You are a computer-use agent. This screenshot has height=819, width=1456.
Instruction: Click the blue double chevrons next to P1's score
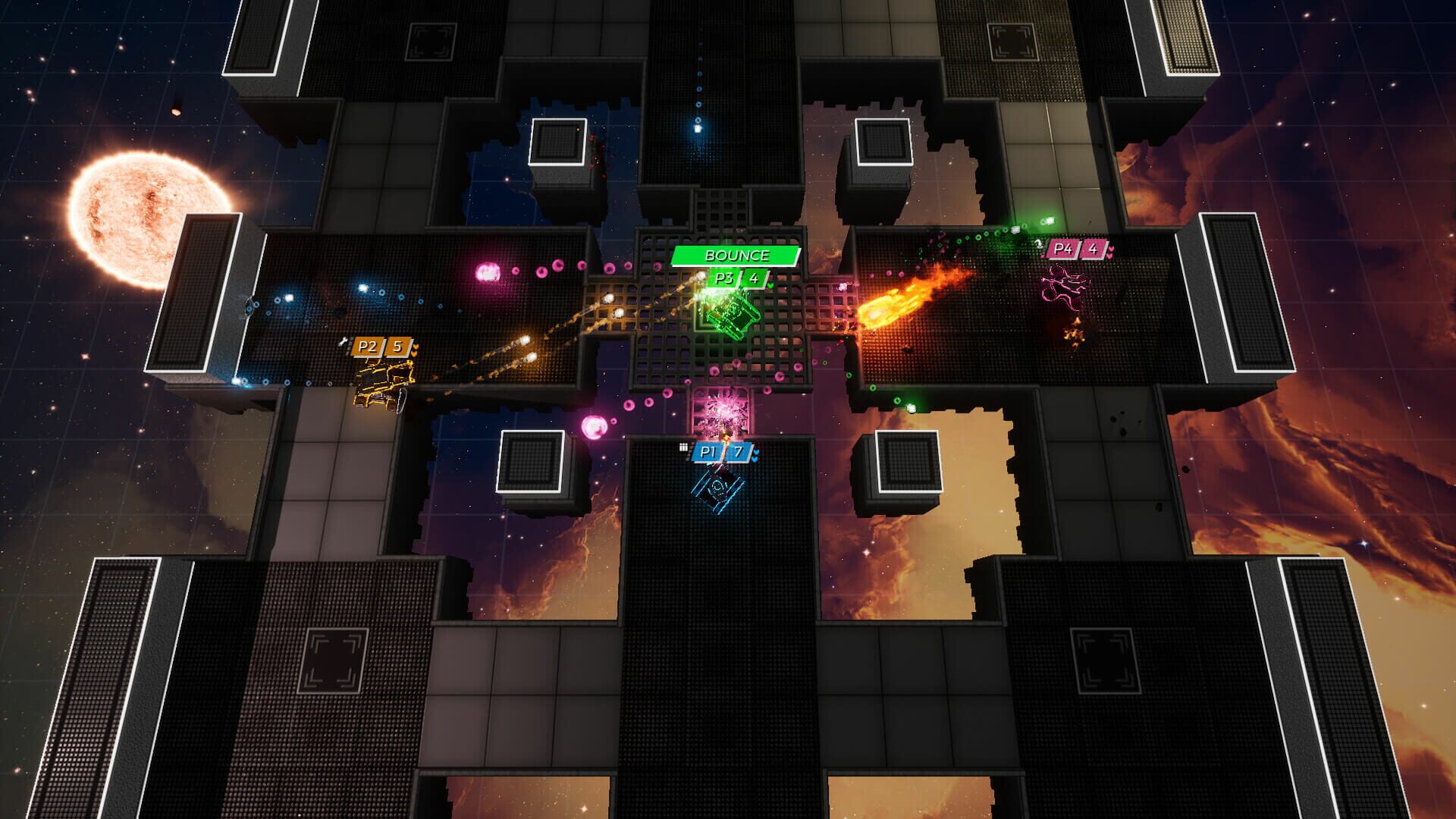[755, 455]
